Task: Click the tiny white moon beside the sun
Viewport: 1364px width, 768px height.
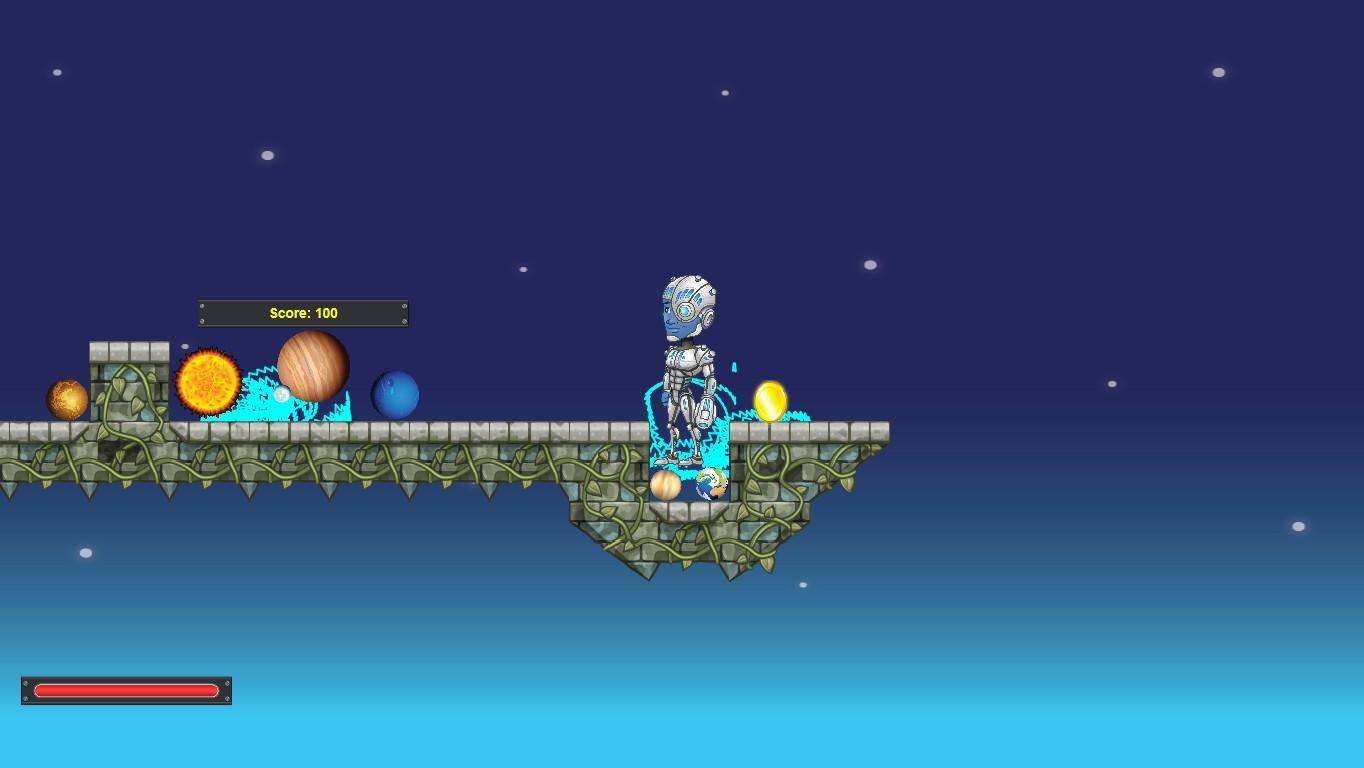Action: [283, 394]
